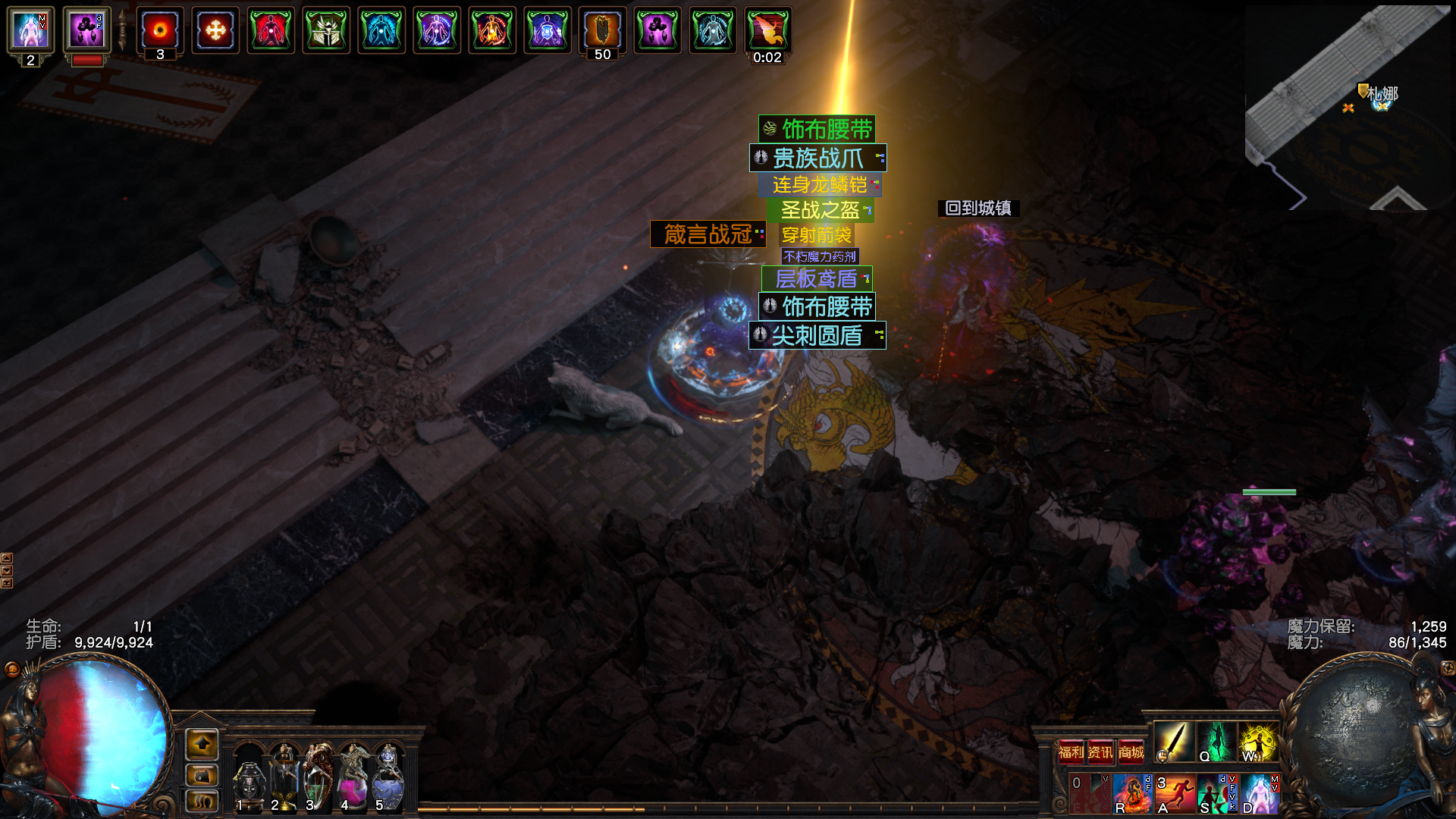Use the skull urn flask in slot 1
This screenshot has height=819, width=1456.
[249, 777]
